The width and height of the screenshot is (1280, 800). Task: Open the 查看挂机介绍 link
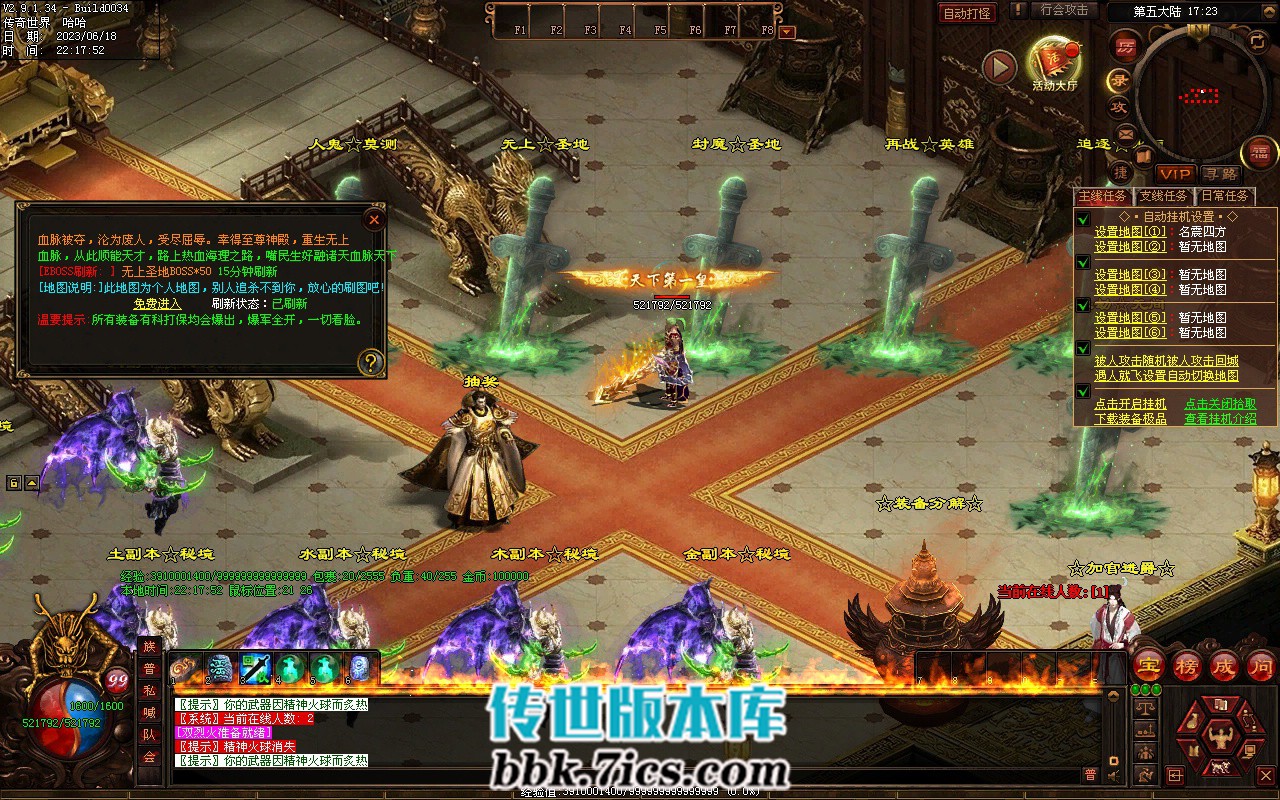click(1220, 419)
